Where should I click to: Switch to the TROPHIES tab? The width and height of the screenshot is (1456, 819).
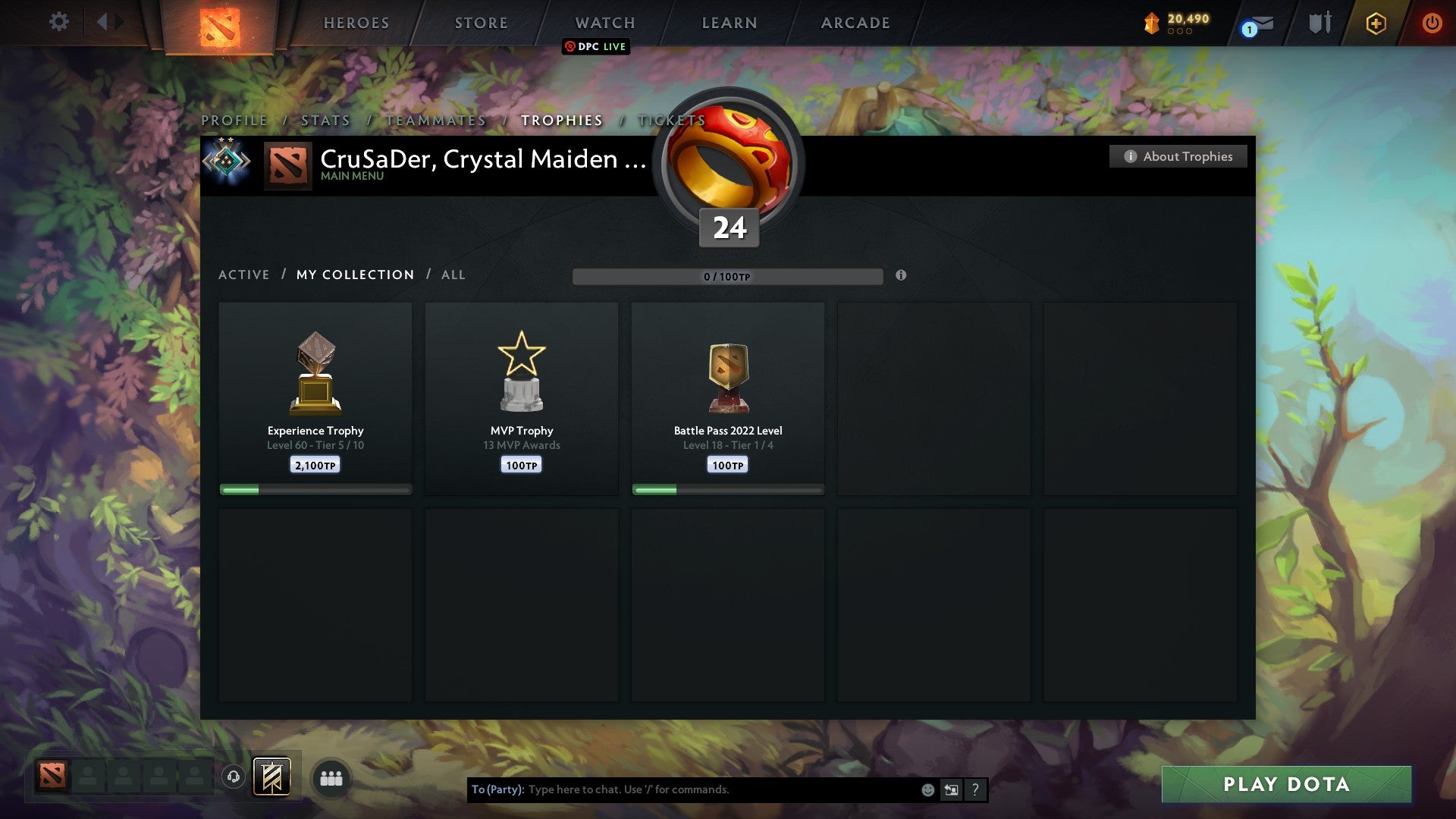pyautogui.click(x=560, y=120)
